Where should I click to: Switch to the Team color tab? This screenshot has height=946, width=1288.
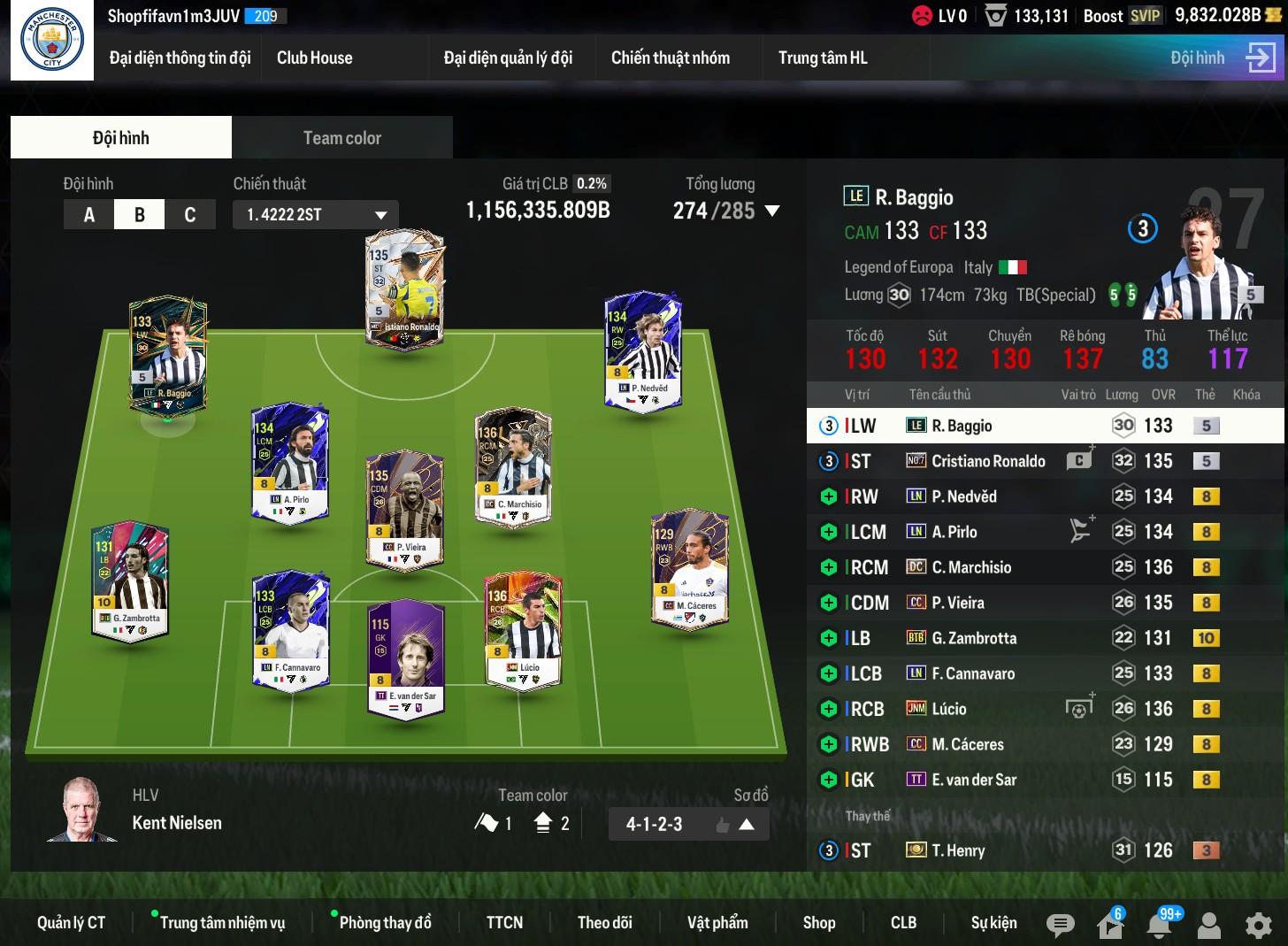point(341,138)
